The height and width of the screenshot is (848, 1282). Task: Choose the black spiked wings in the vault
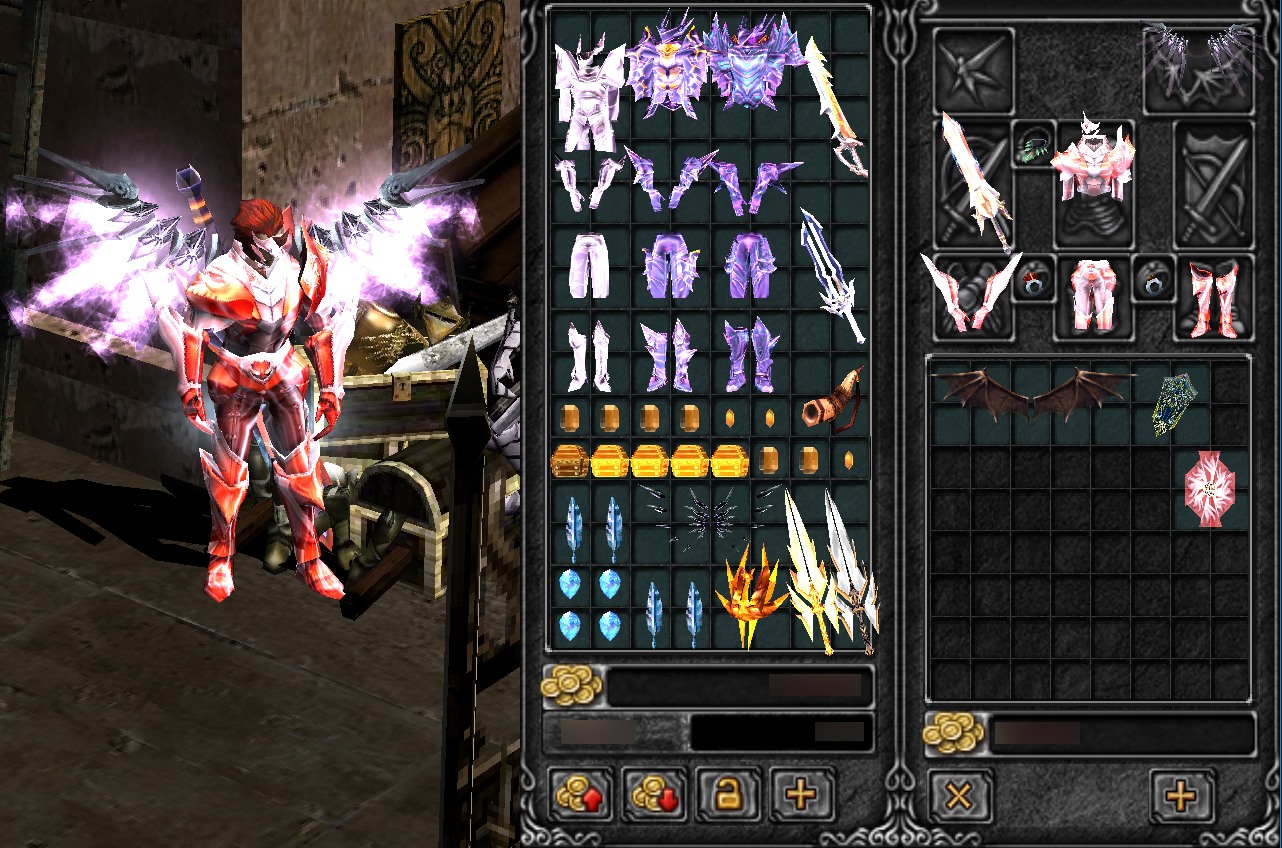(x=711, y=513)
